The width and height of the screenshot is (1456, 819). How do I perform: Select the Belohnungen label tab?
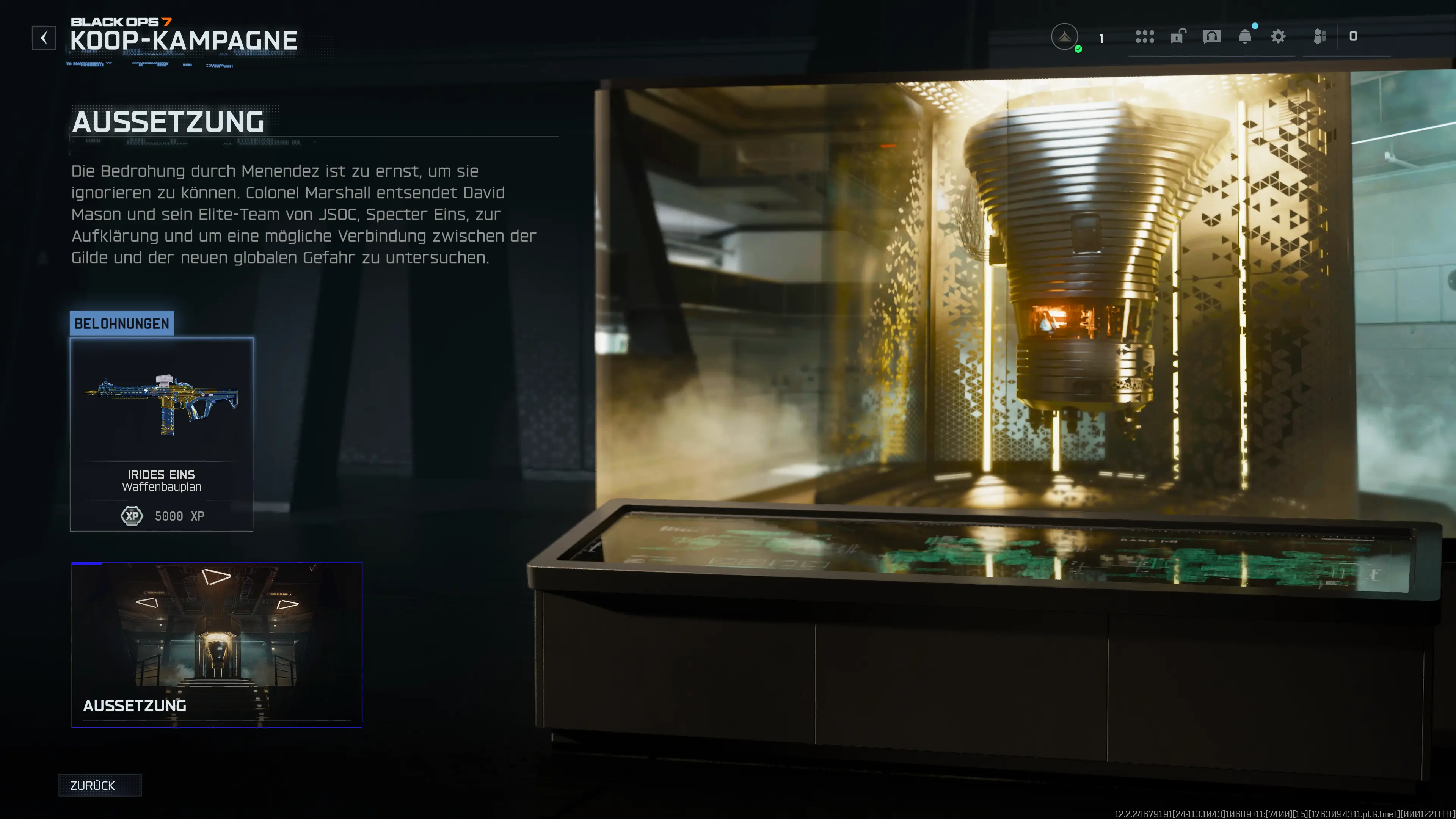[x=121, y=323]
